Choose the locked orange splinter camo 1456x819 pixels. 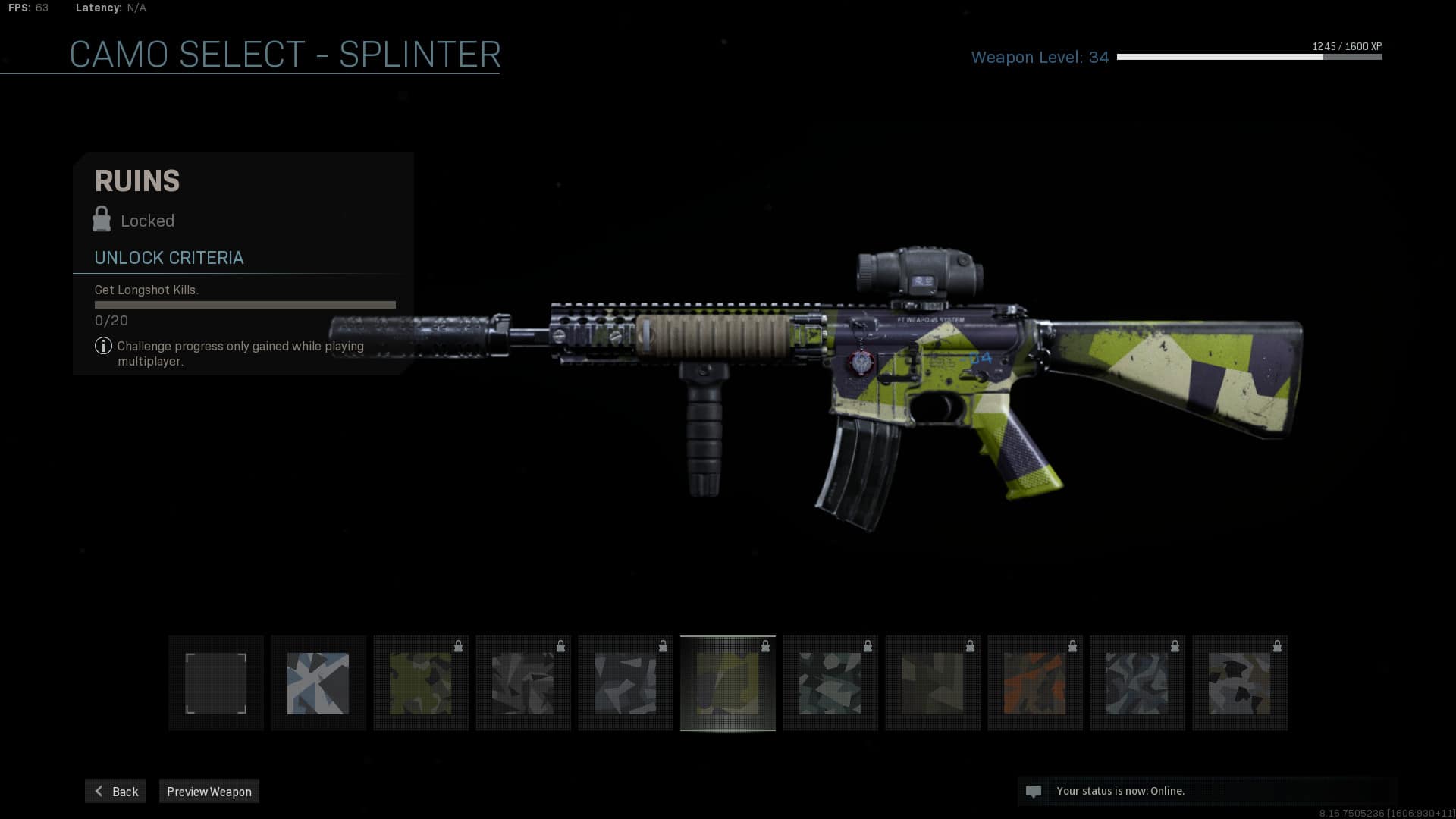1035,683
